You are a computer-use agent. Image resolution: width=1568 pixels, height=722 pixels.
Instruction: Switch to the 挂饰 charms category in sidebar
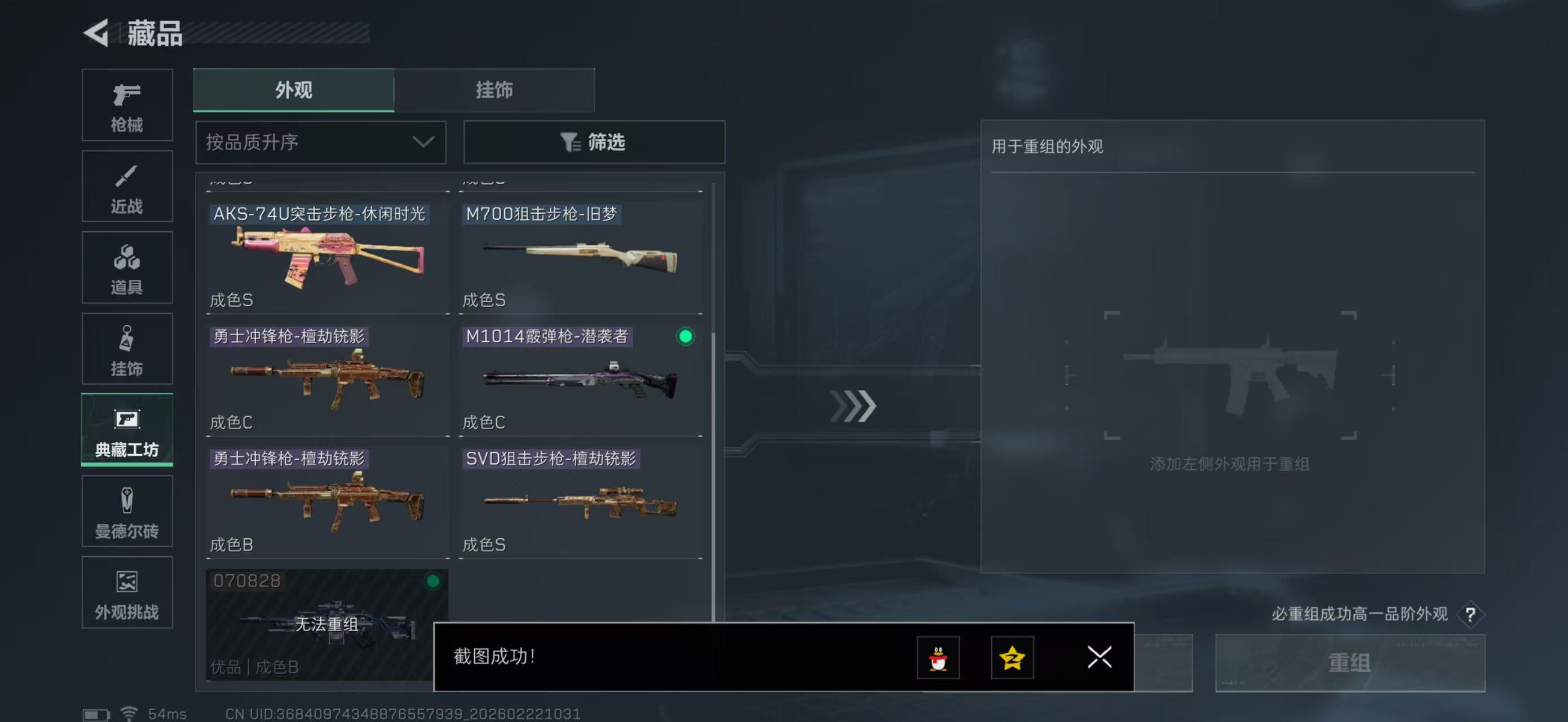click(x=127, y=349)
